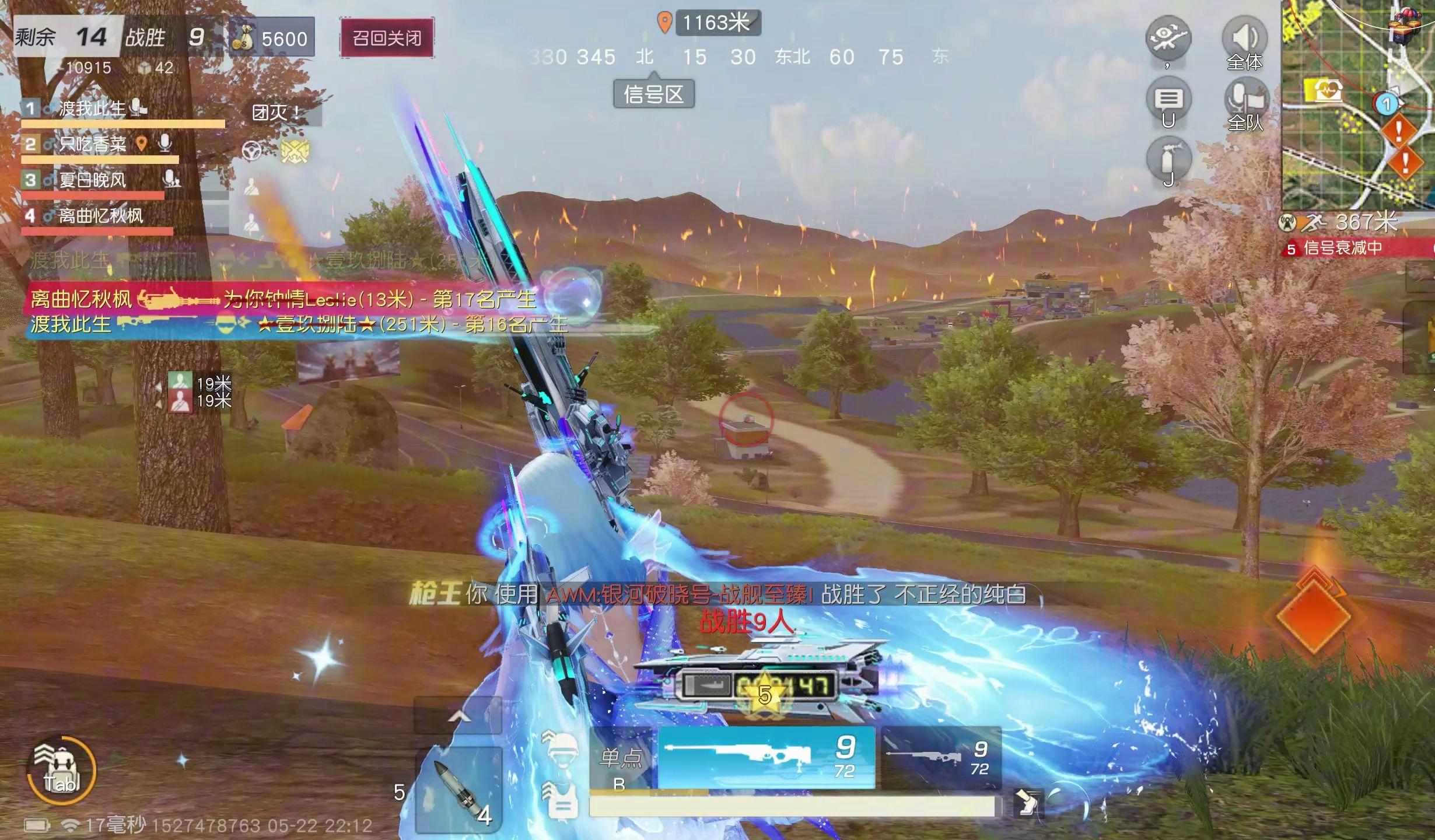Tap the fire extinguisher icon button
This screenshot has height=840, width=1435.
[x=1168, y=159]
